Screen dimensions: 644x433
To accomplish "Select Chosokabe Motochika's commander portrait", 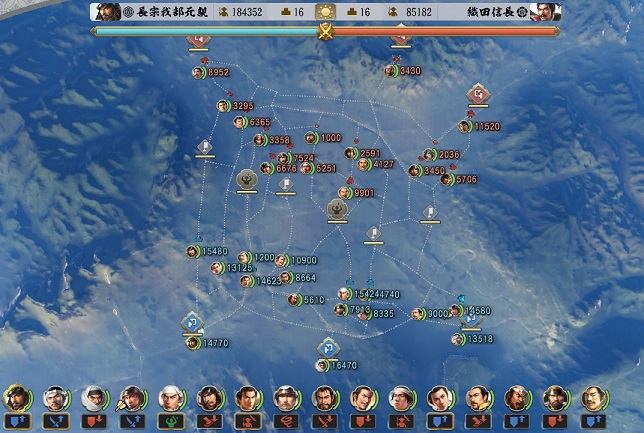I will click(106, 12).
